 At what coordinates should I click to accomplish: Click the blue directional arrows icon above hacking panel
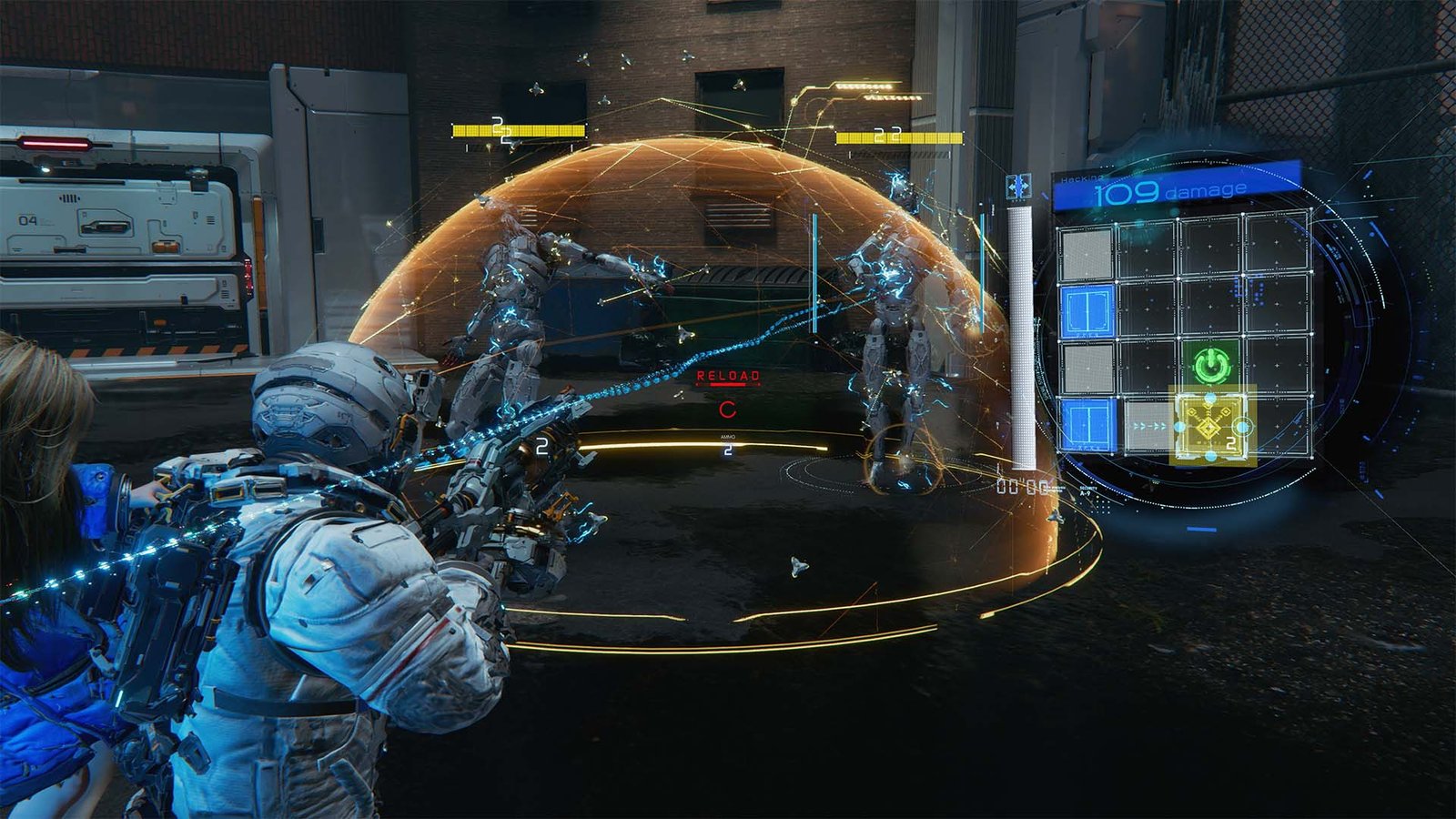[x=1017, y=186]
